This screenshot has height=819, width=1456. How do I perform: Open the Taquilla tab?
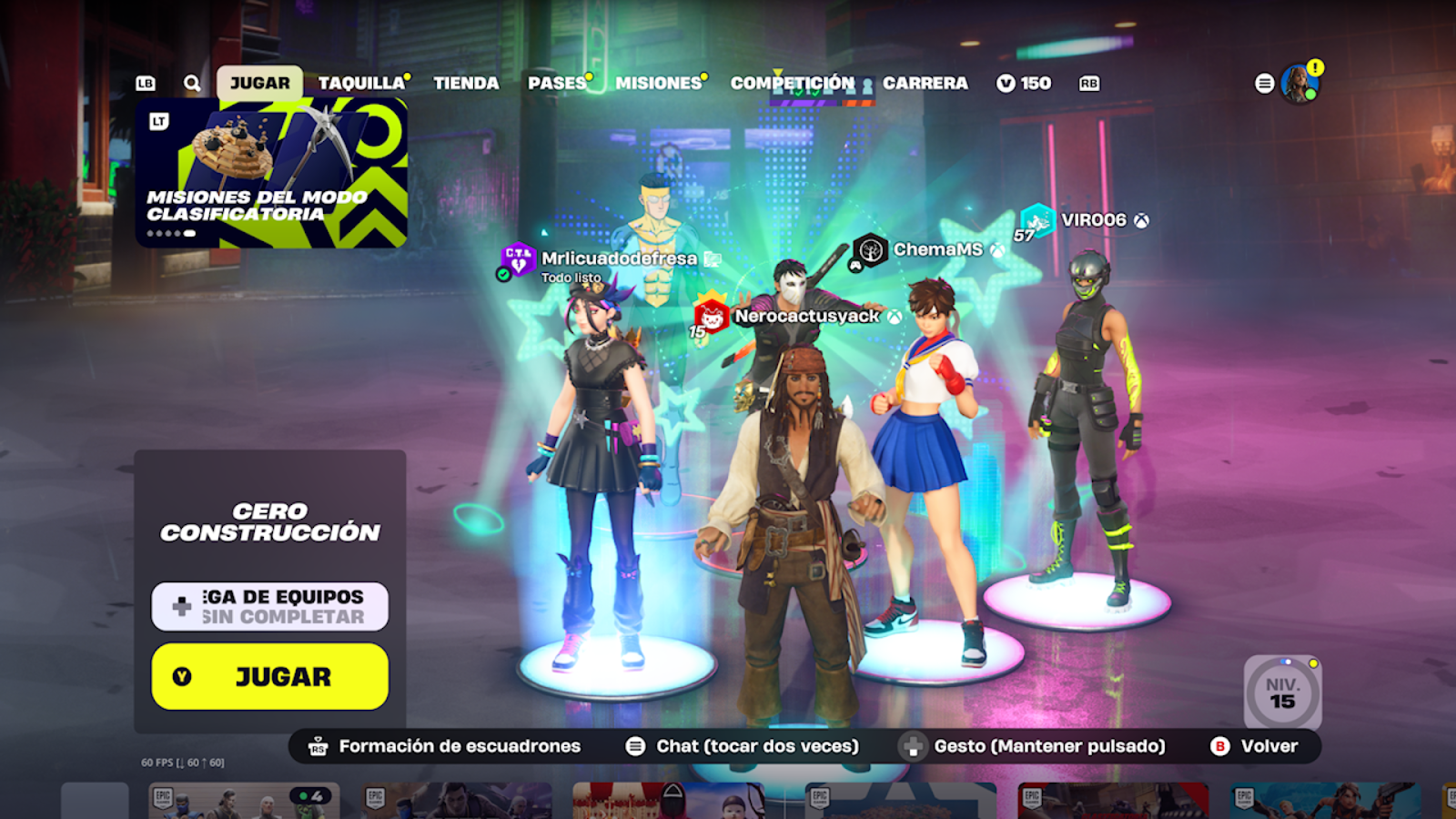click(361, 83)
